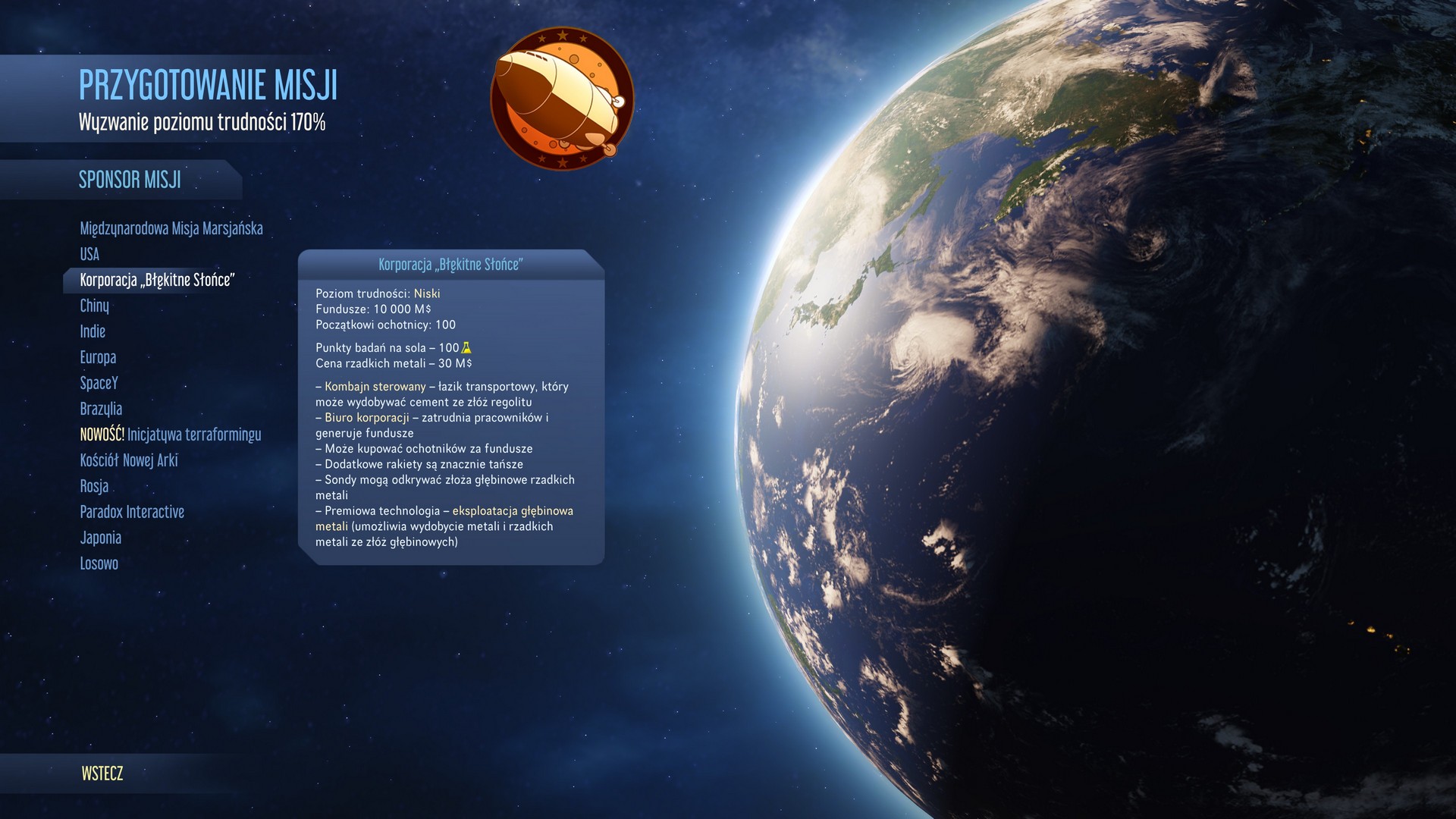This screenshot has height=819, width=1456.
Task: Pick Losowo for random sponsor
Action: [99, 563]
